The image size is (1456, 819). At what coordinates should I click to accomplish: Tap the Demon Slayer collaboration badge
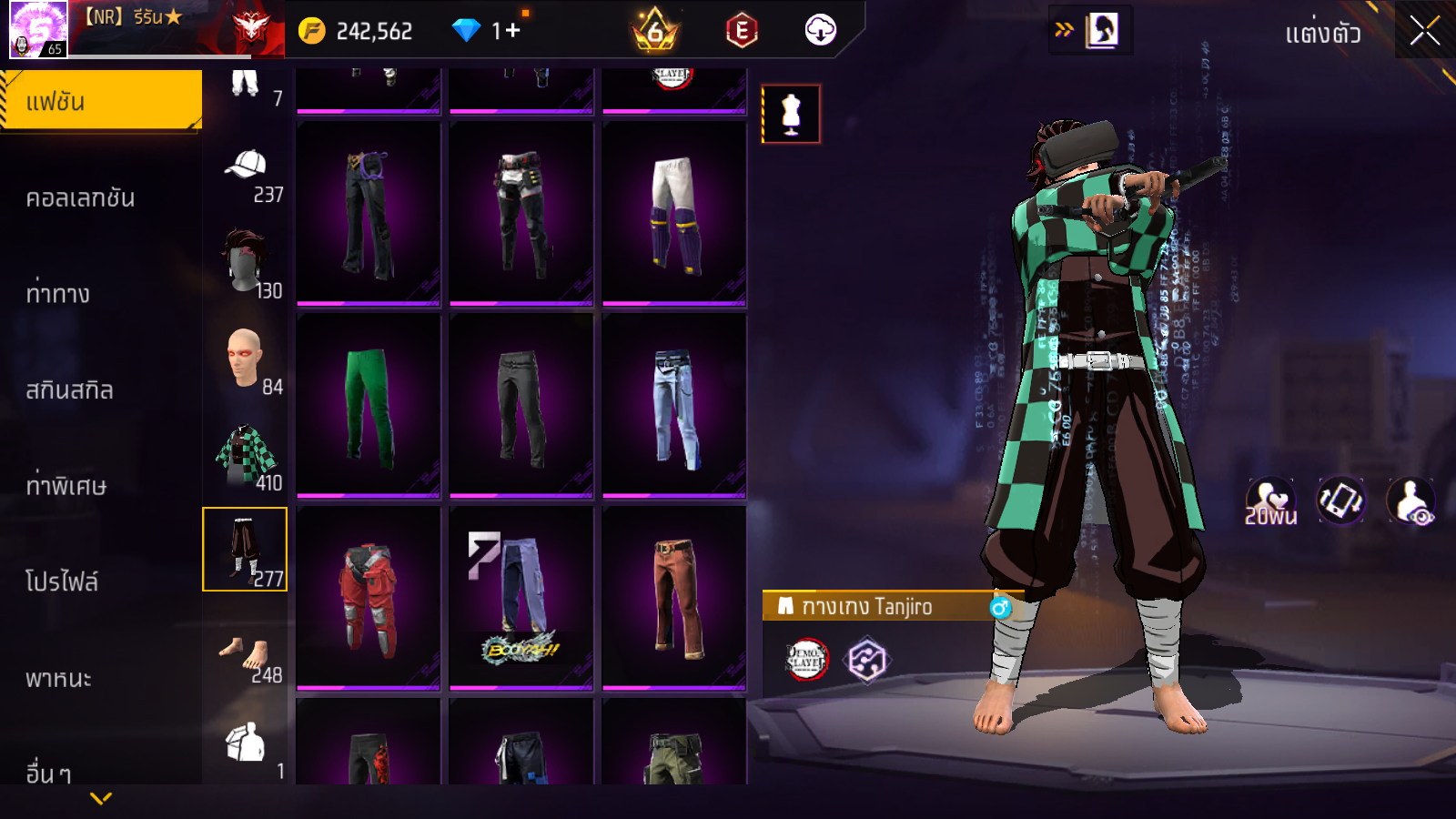pos(806,660)
